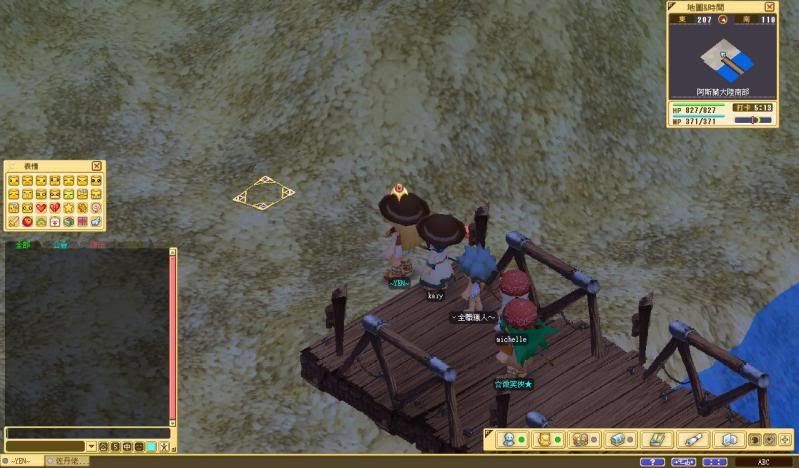Select the red heart emoticon
Screen dimensions: 799x468
[41, 207]
